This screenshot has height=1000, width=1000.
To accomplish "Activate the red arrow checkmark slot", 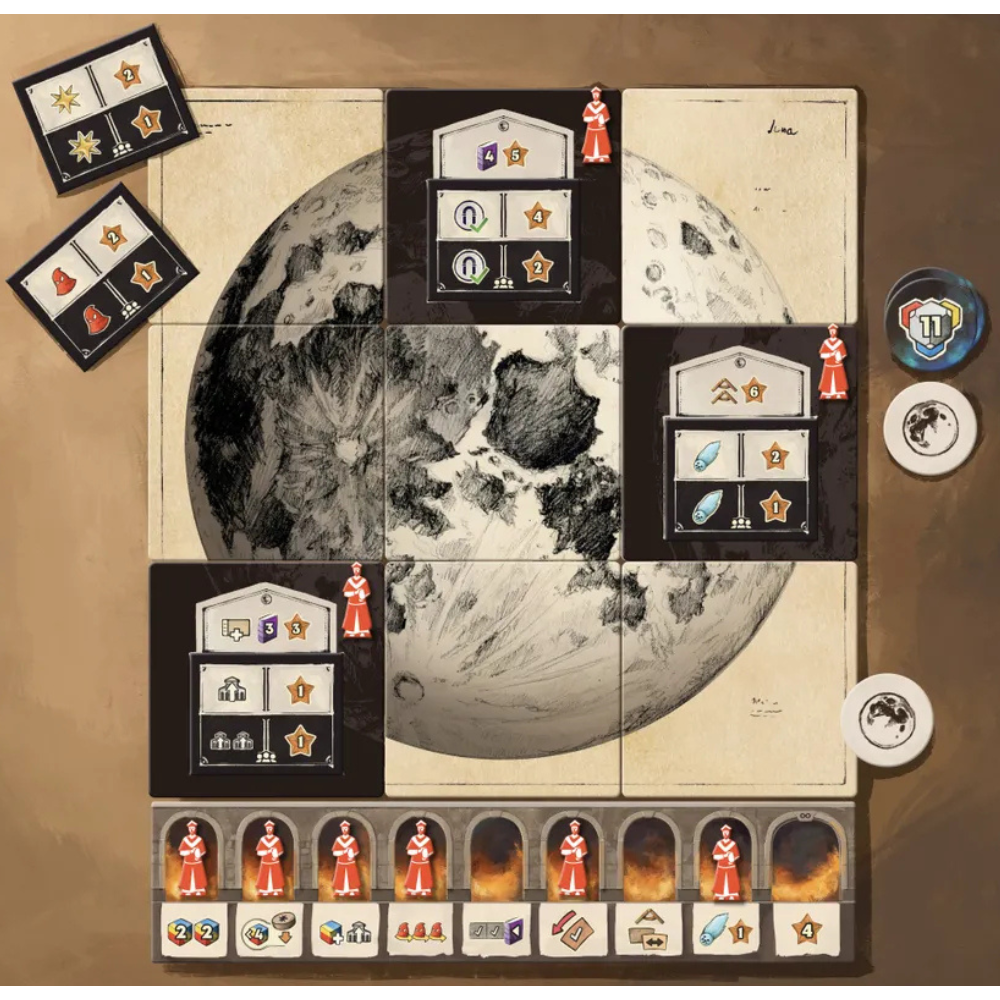I will click(x=573, y=931).
